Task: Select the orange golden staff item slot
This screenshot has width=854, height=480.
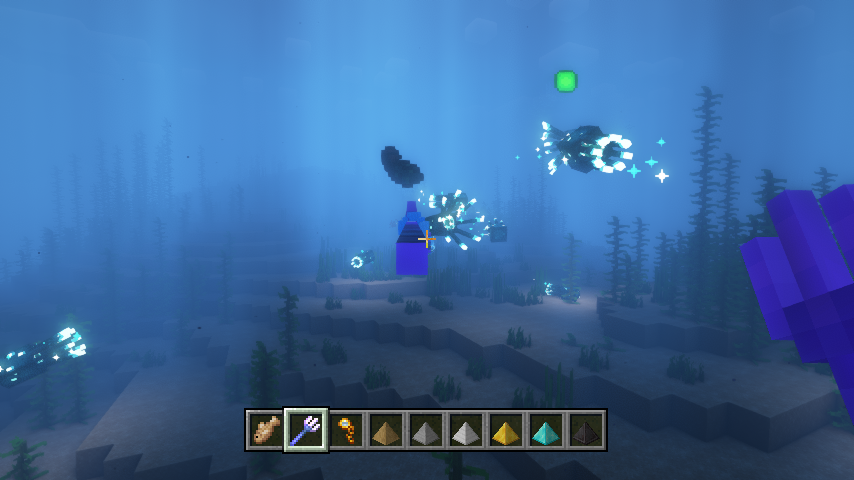Action: [x=346, y=430]
